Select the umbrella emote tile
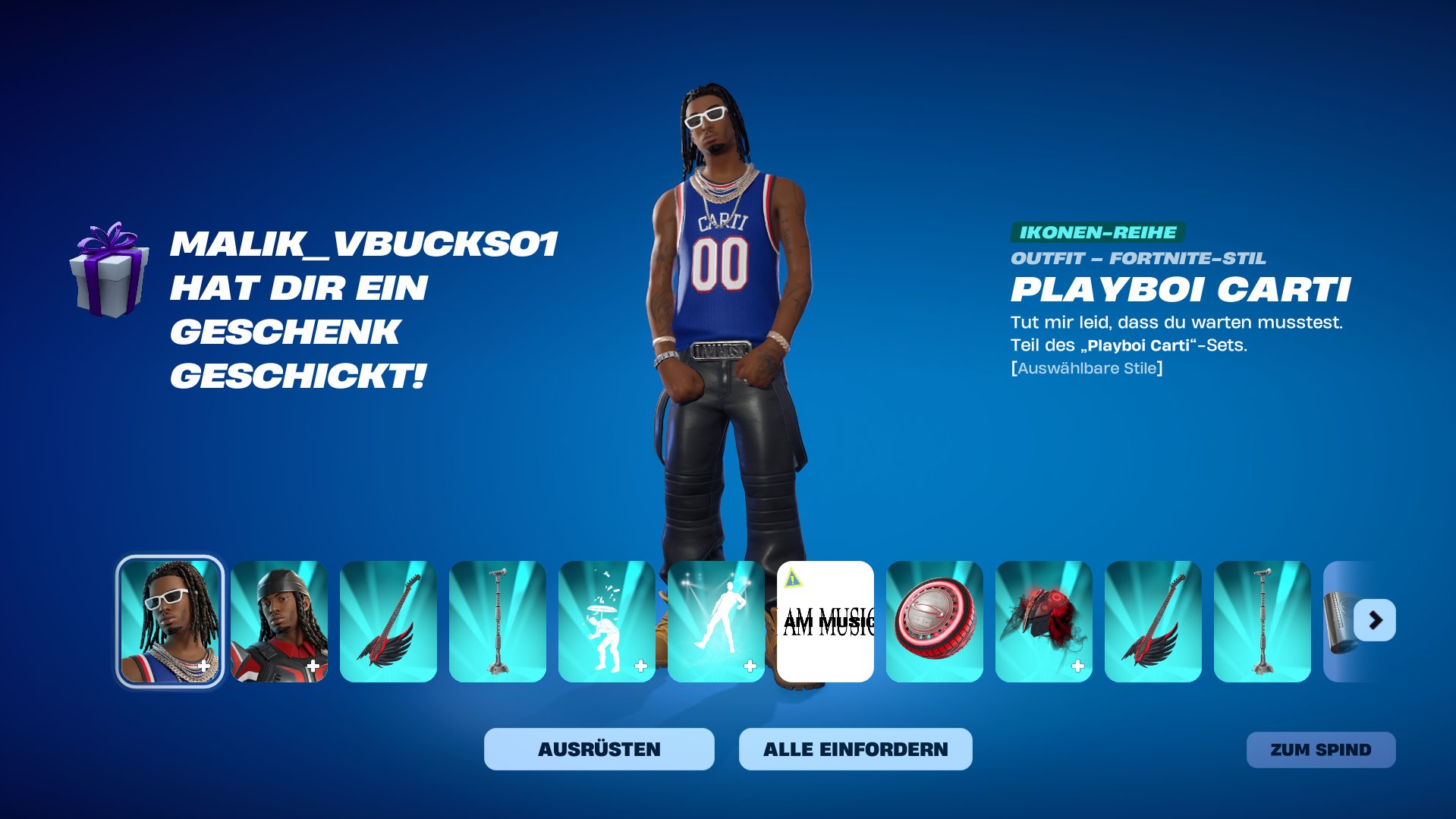This screenshot has width=1456, height=819. (x=606, y=621)
